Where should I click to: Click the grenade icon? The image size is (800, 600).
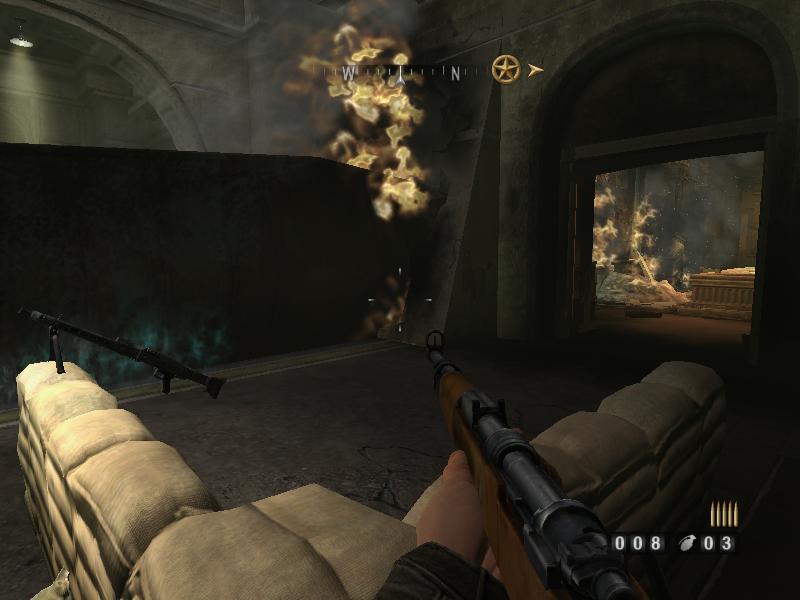coord(687,544)
